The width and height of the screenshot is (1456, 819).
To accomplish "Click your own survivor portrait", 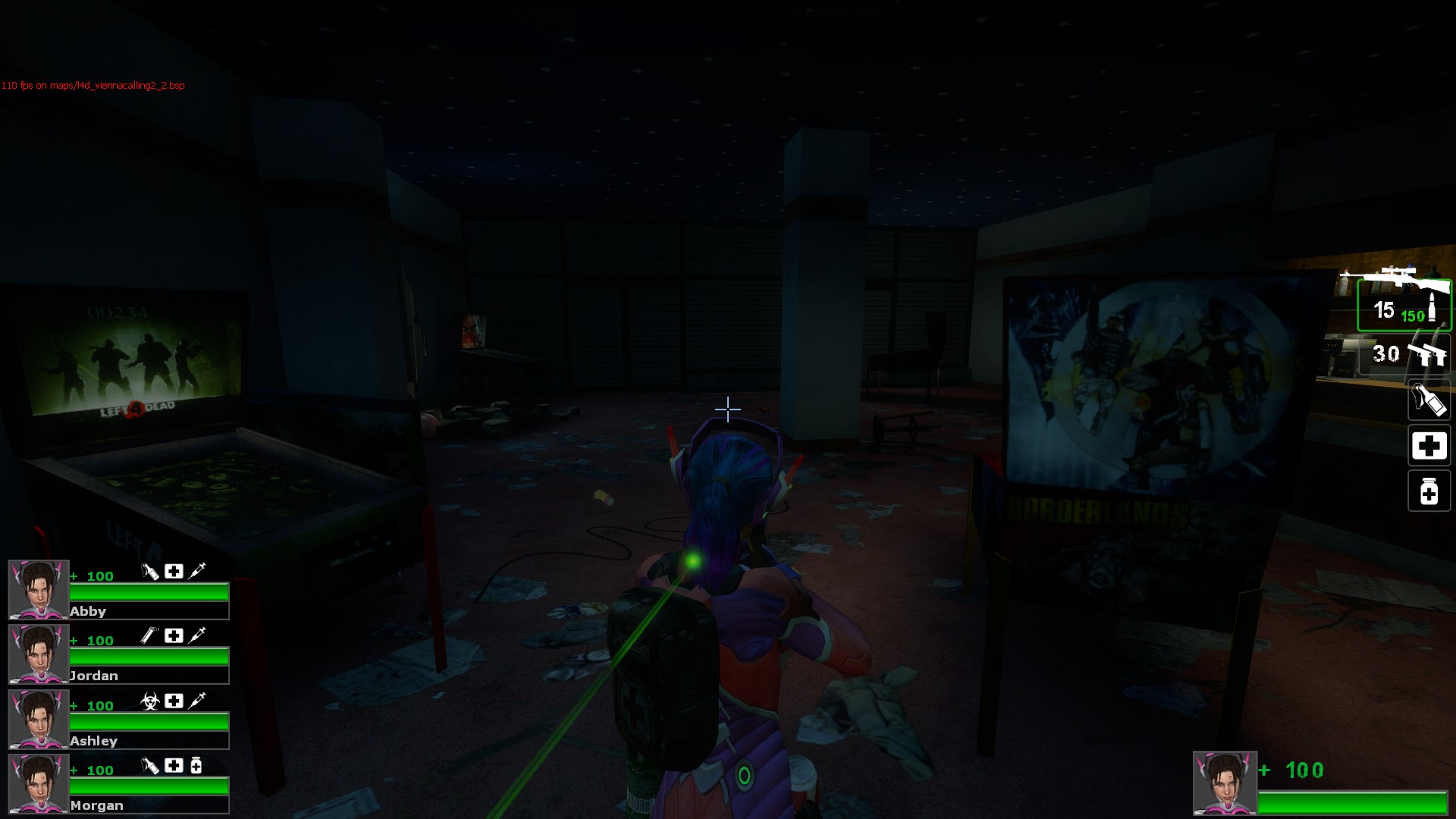I will tap(1225, 783).
